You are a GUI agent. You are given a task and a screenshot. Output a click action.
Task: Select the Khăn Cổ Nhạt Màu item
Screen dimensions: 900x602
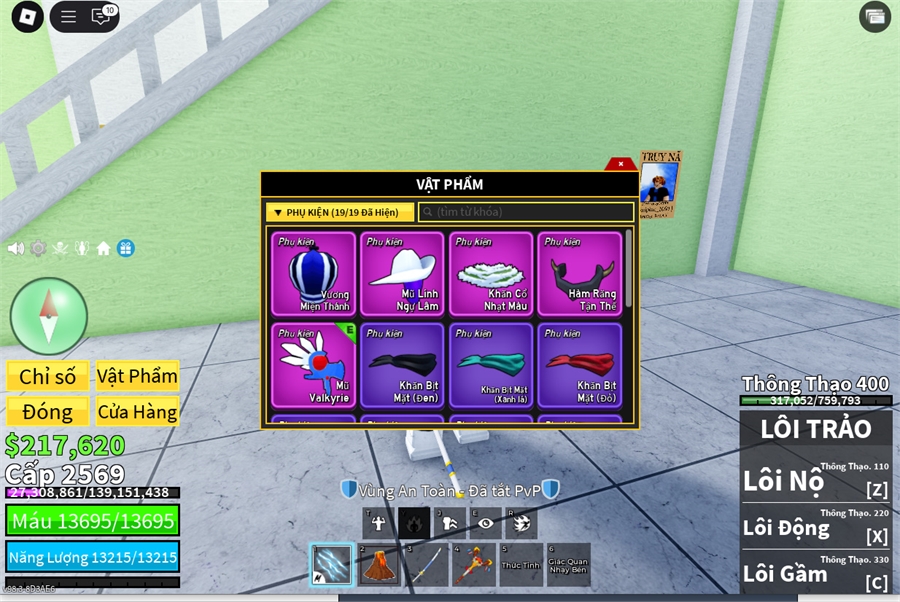point(491,273)
